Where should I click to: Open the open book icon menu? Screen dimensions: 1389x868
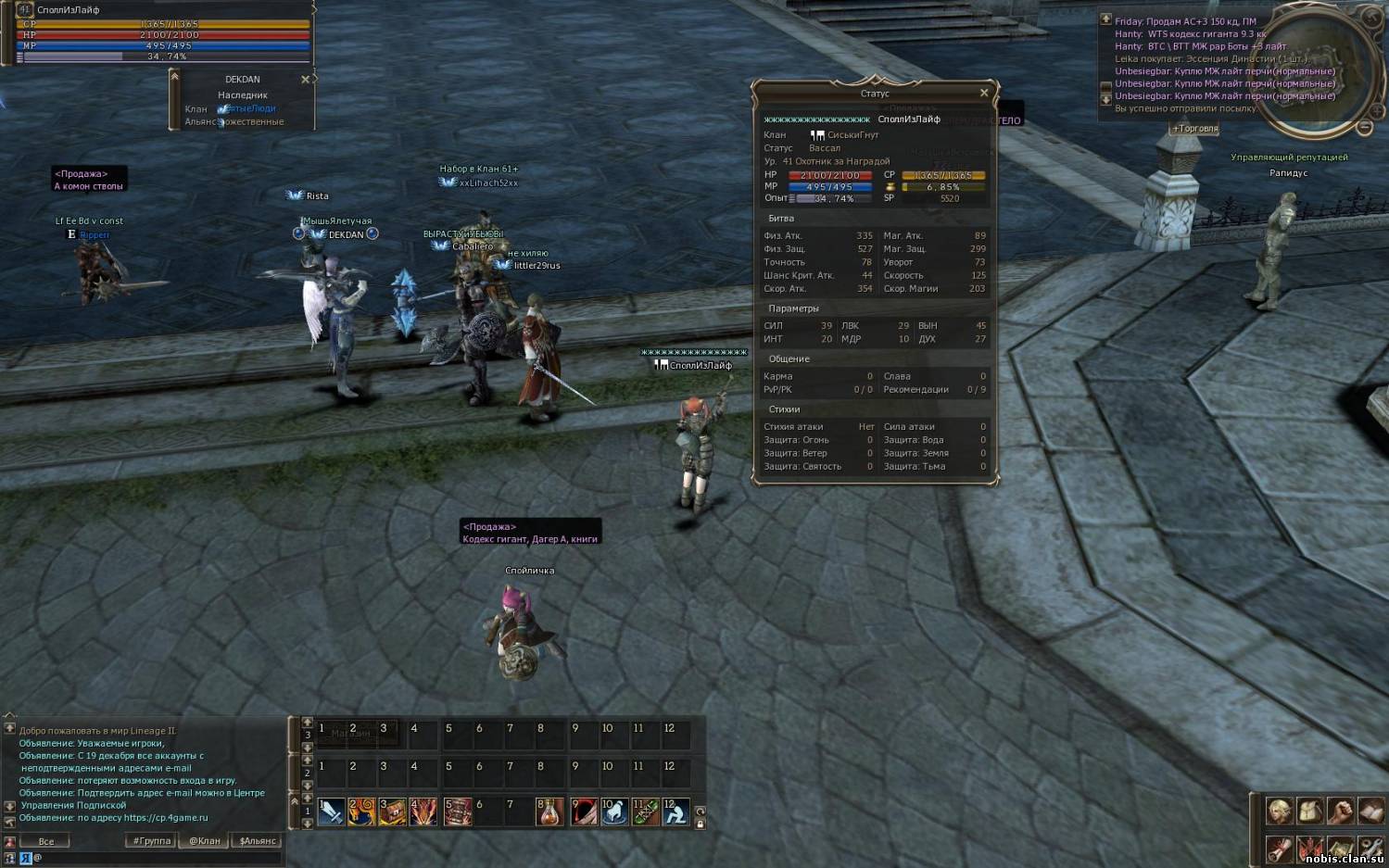coord(1370,811)
